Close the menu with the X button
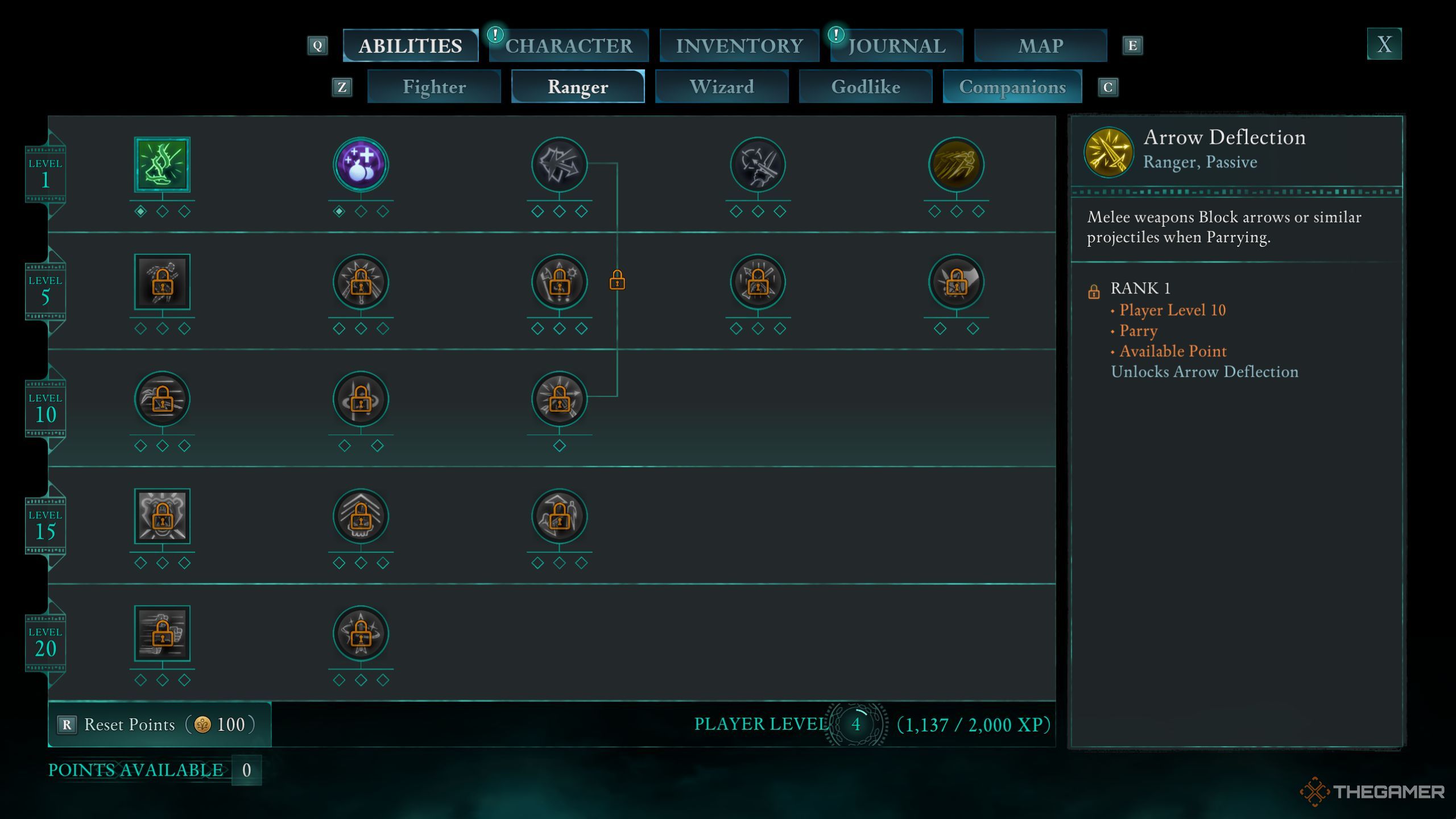This screenshot has width=1456, height=819. [x=1384, y=44]
